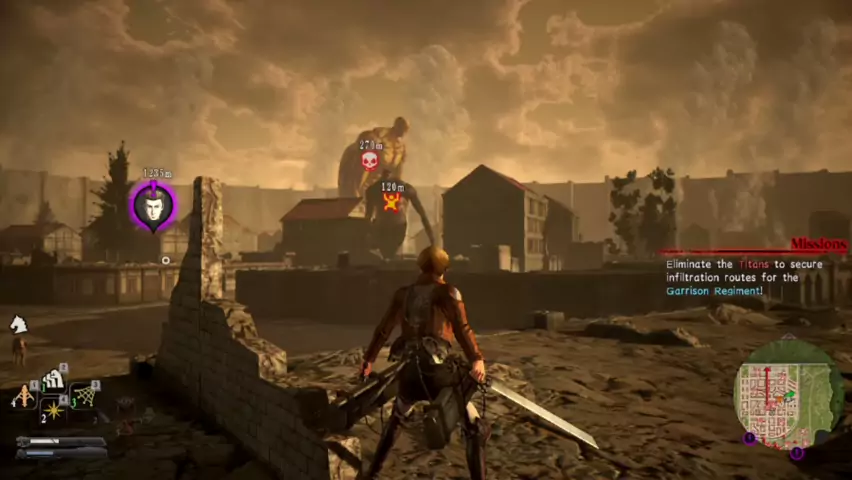
Task: Target the white skull titan marker
Action: pos(369,160)
